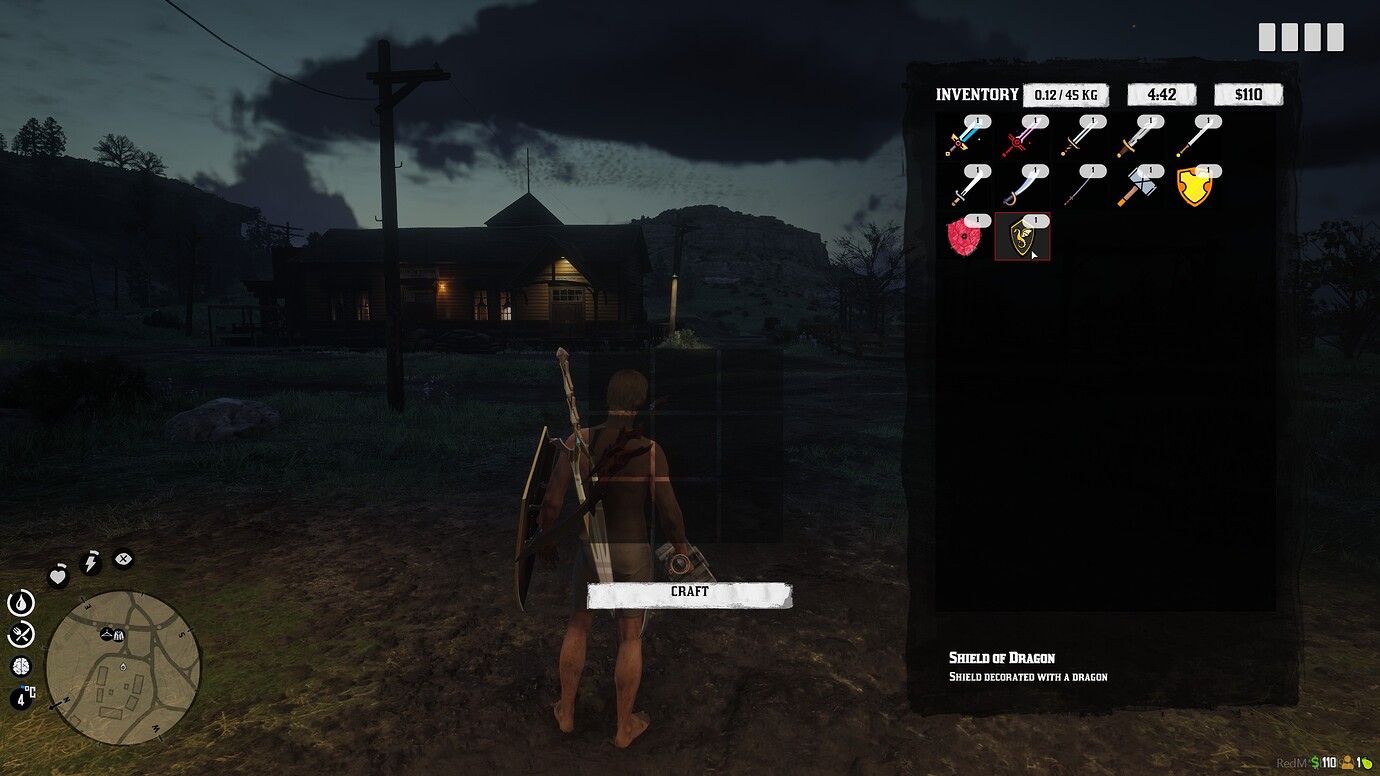
Task: Click the $110 money display
Action: (1247, 93)
